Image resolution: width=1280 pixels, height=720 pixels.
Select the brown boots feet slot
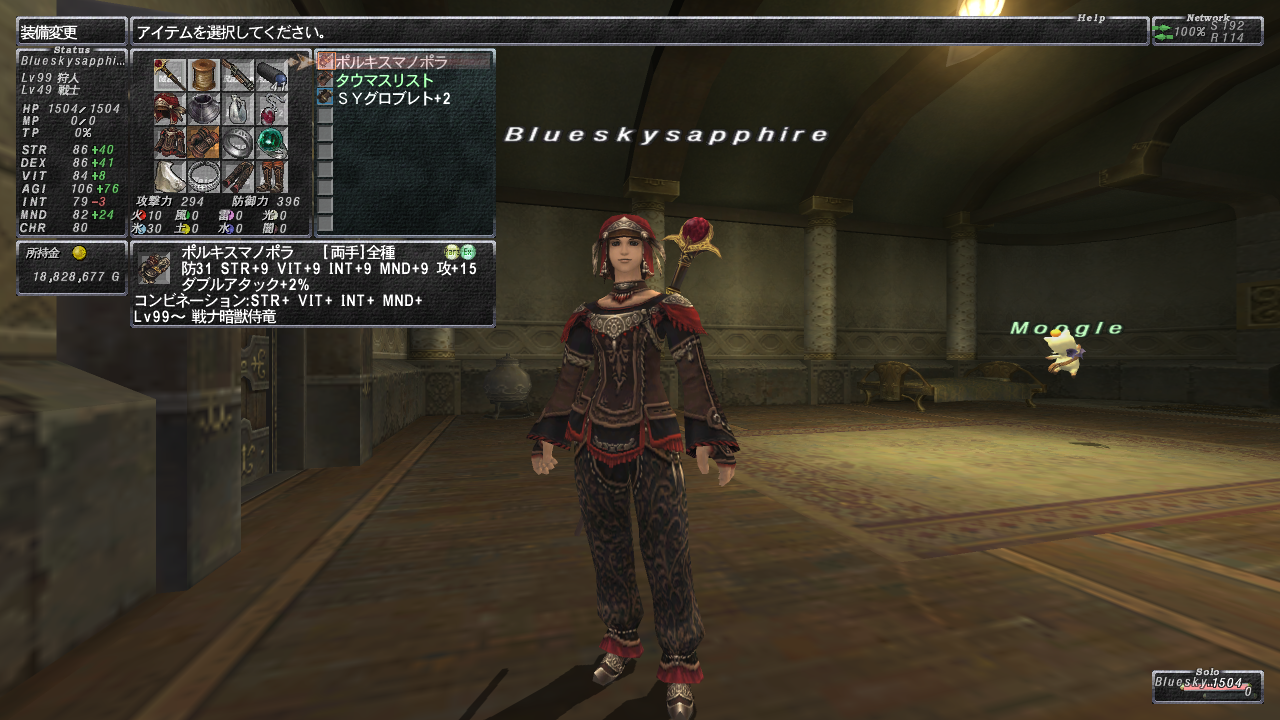click(x=271, y=177)
